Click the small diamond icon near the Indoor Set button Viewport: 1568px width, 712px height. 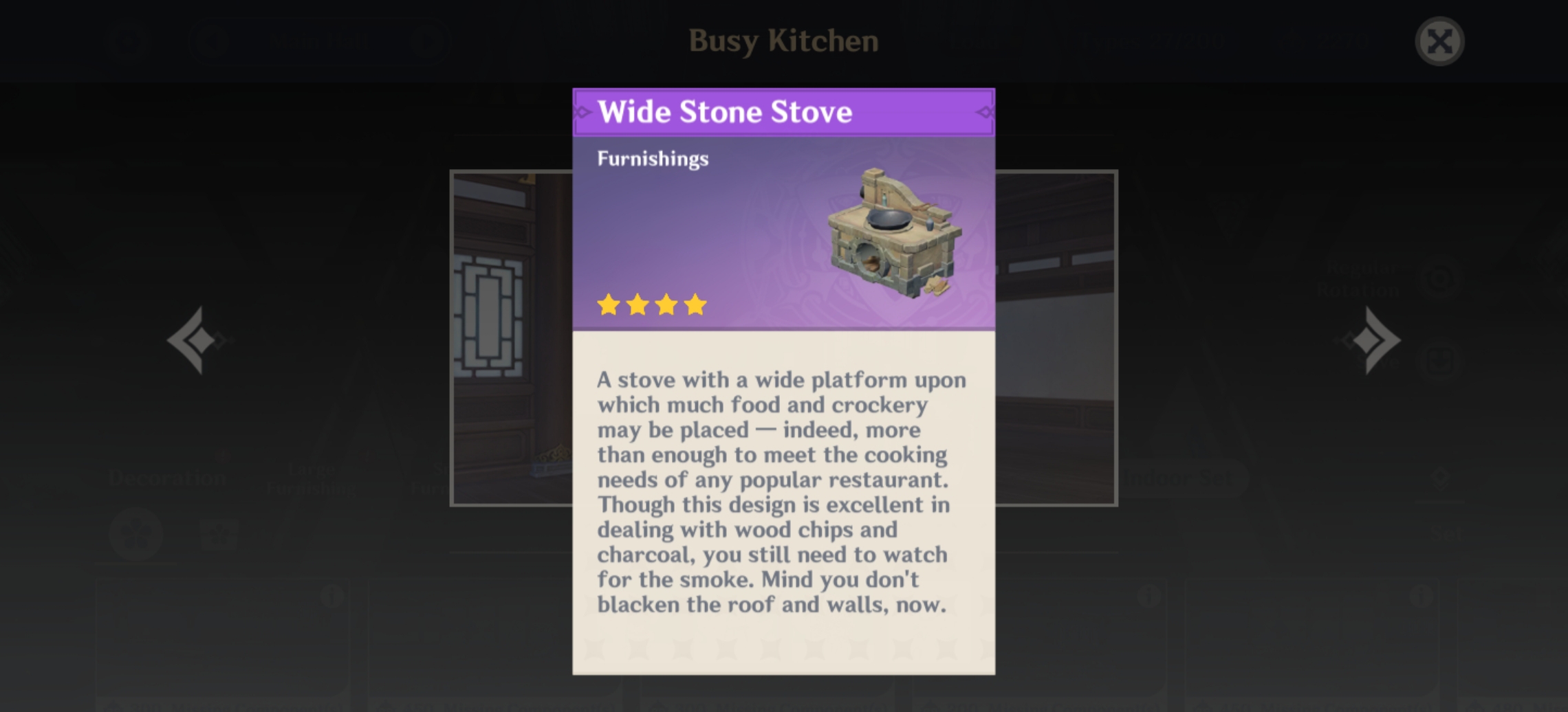click(1442, 477)
